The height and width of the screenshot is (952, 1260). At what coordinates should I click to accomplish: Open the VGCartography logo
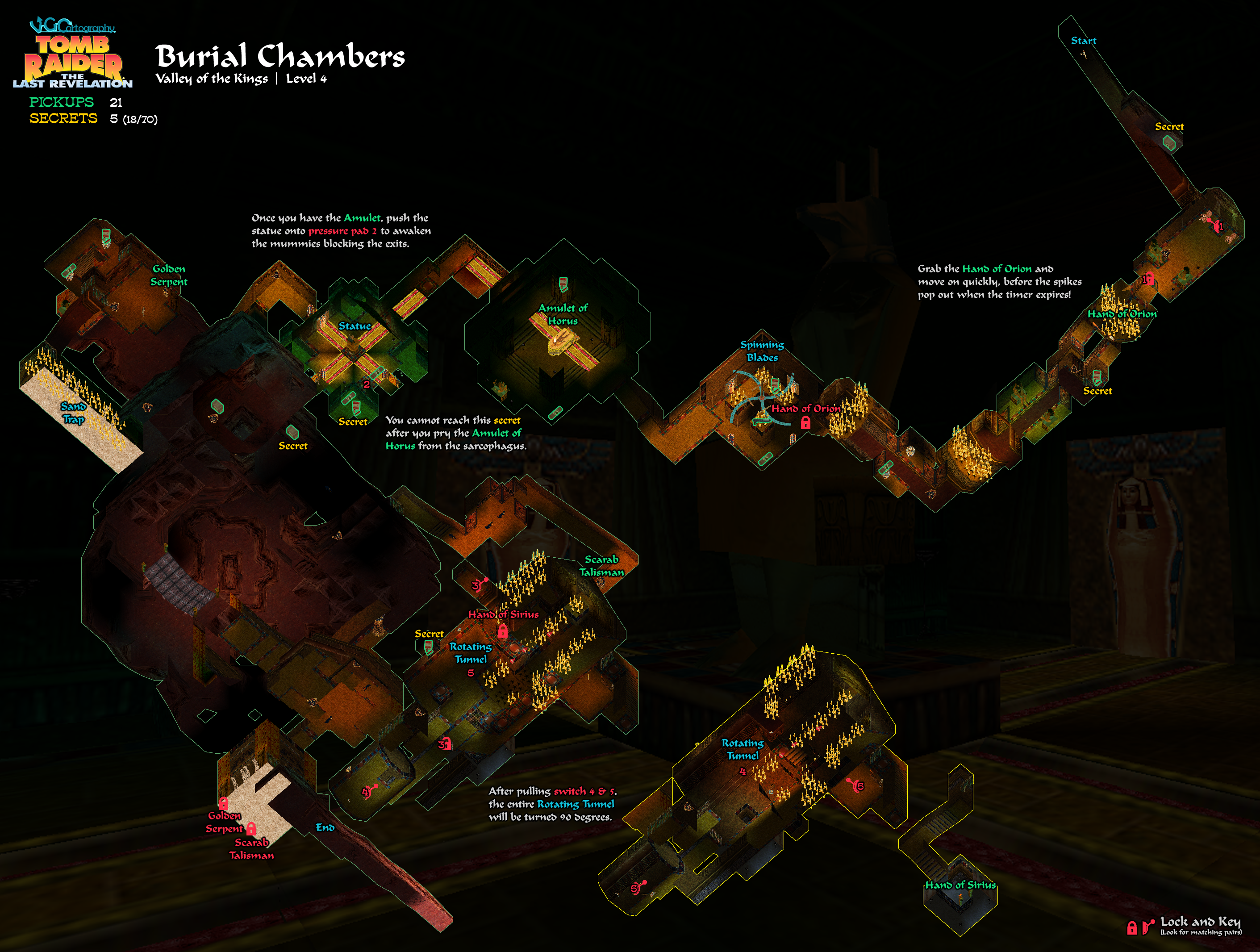(x=72, y=25)
